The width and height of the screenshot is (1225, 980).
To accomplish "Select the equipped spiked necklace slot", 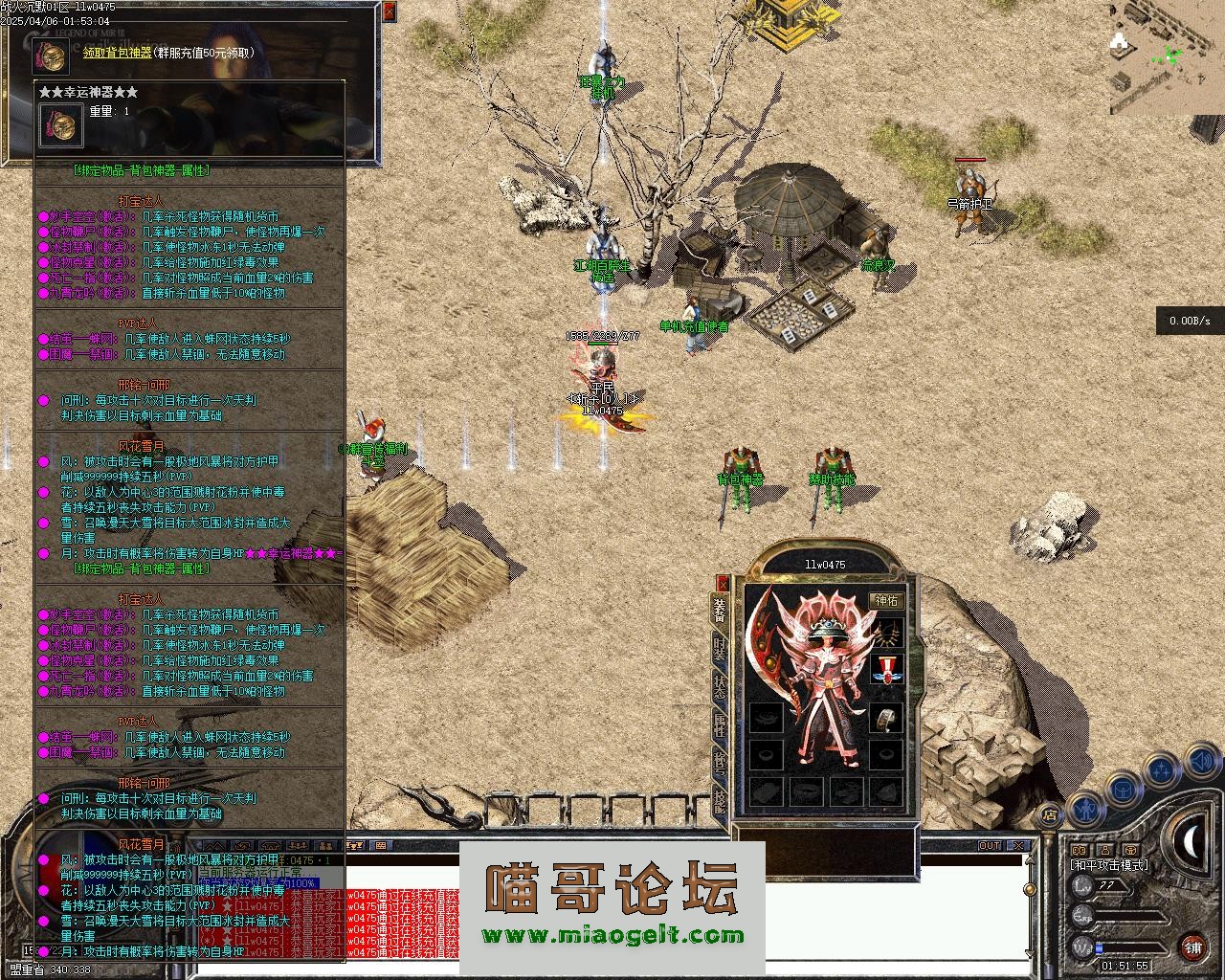I will coord(886,633).
